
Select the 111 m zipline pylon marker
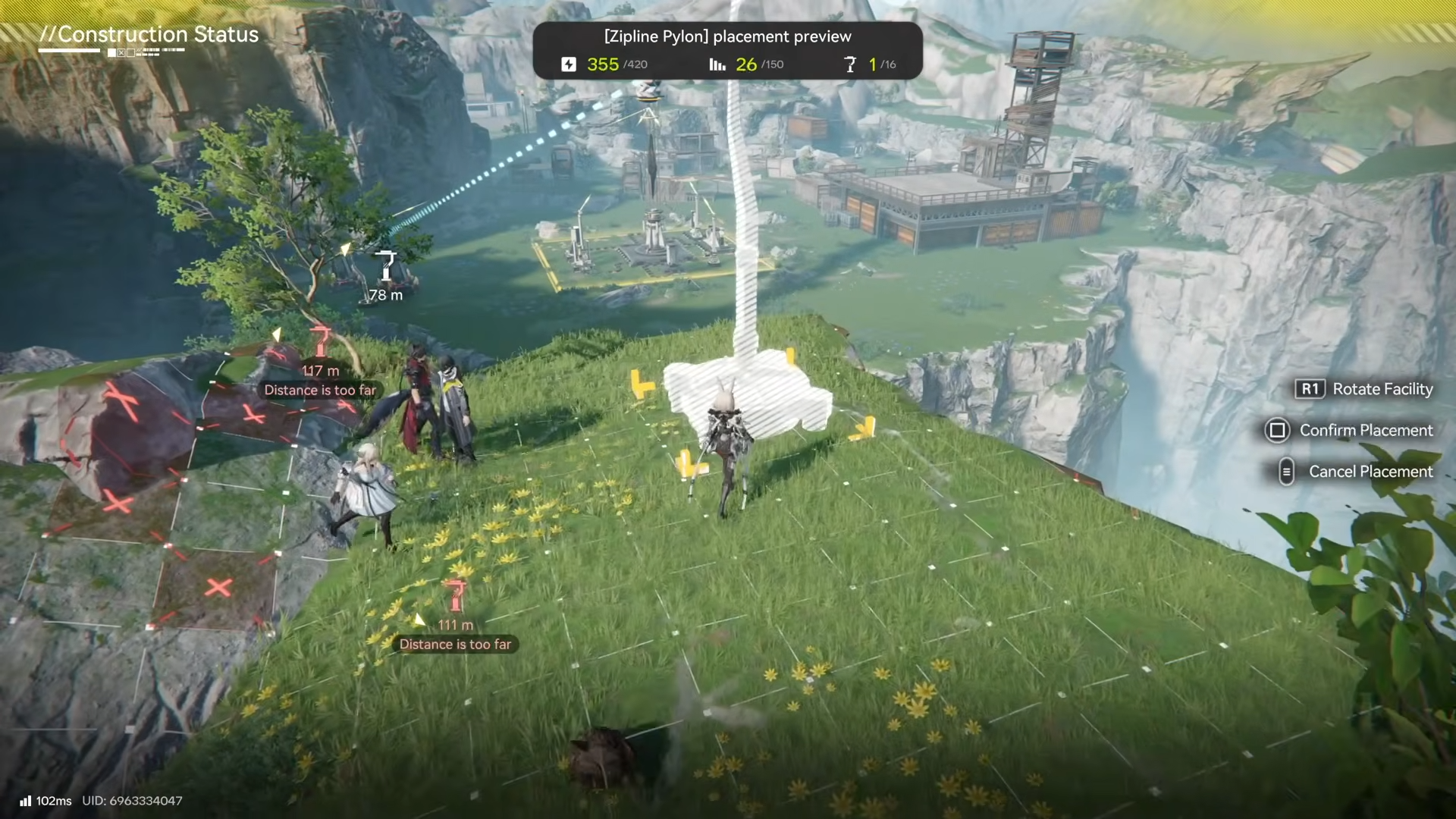tap(455, 596)
